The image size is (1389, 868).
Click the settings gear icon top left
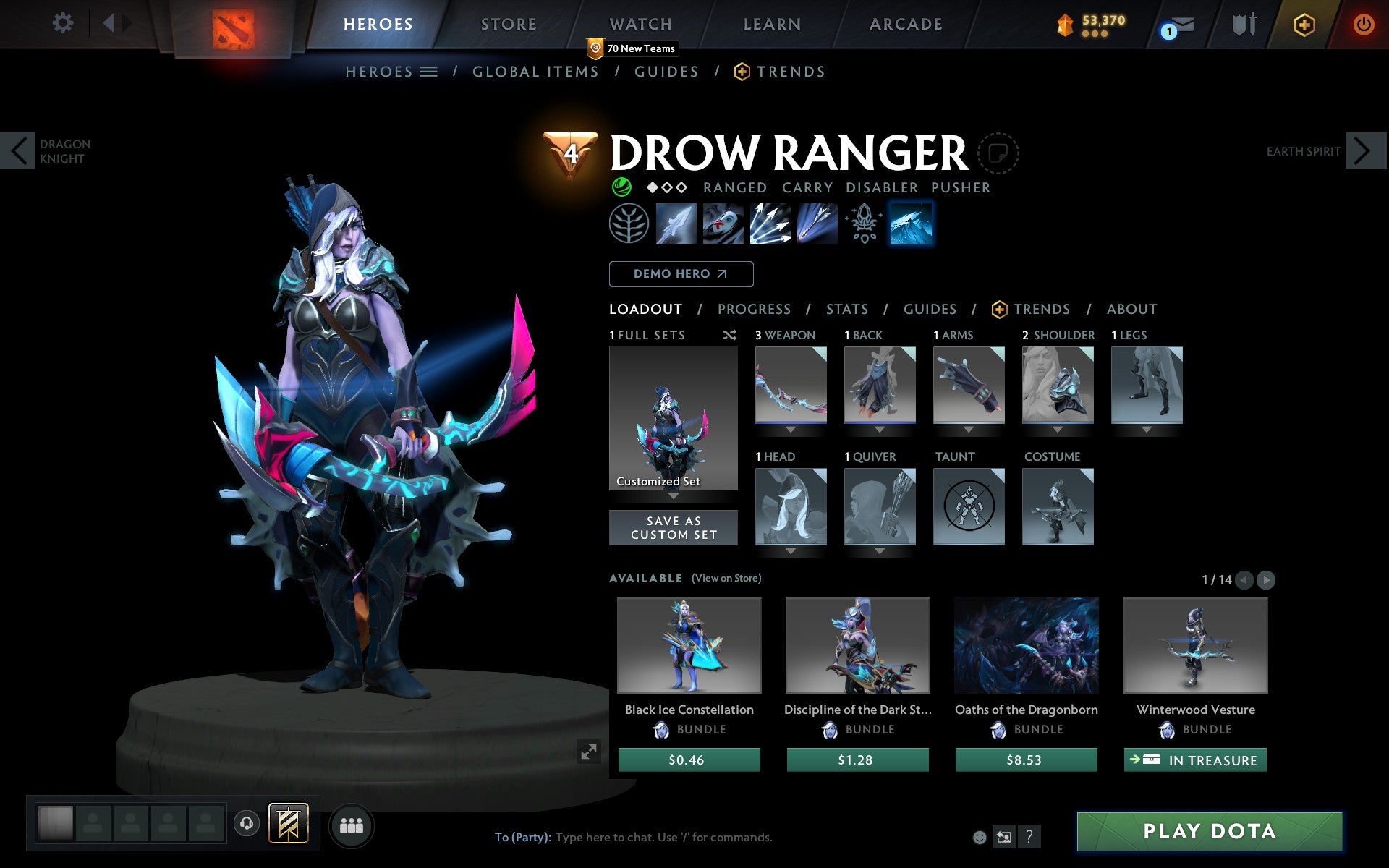[x=64, y=23]
